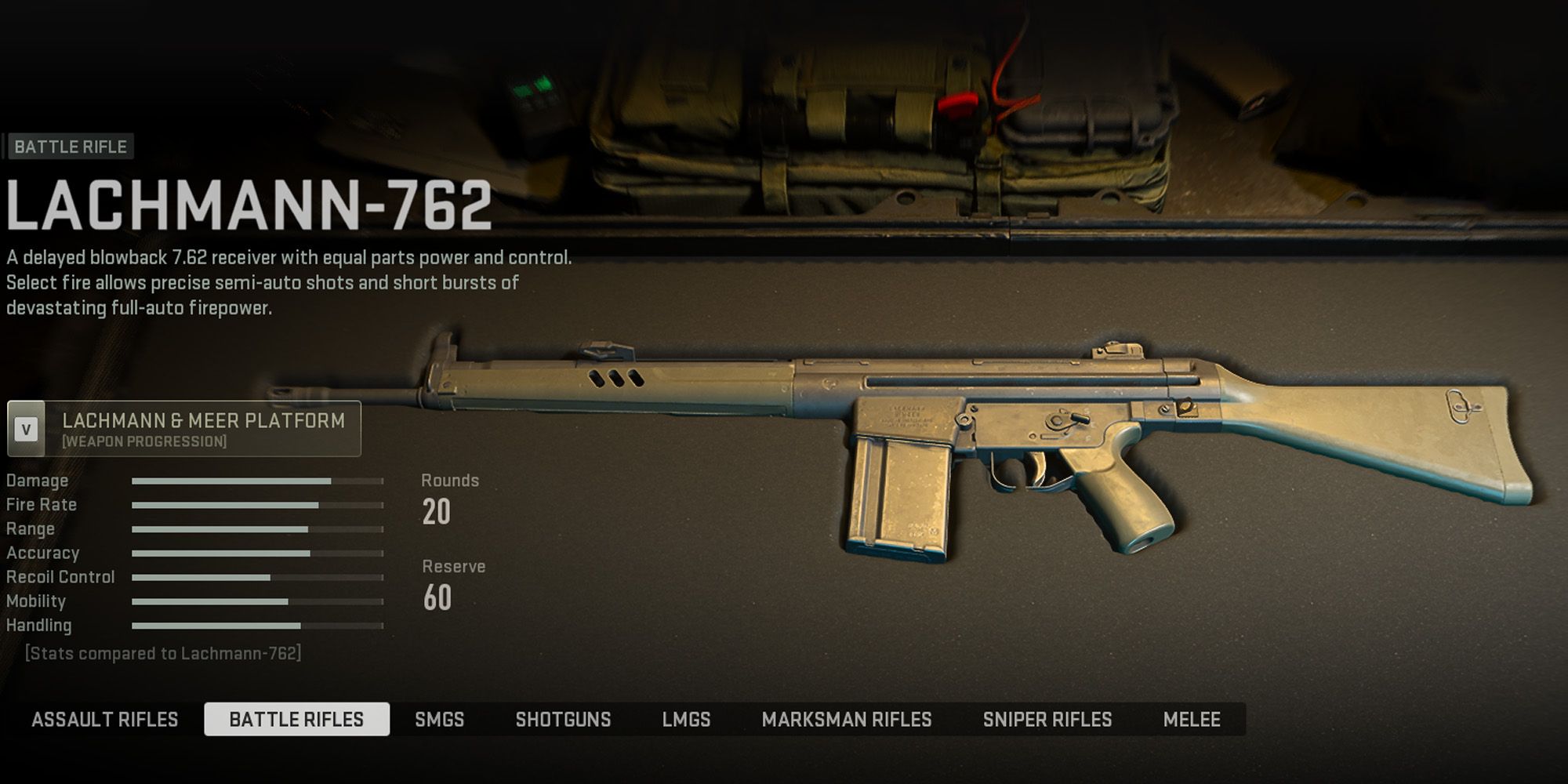Image resolution: width=1568 pixels, height=784 pixels.
Task: Select the Battle Rifle badge label
Action: (x=71, y=144)
